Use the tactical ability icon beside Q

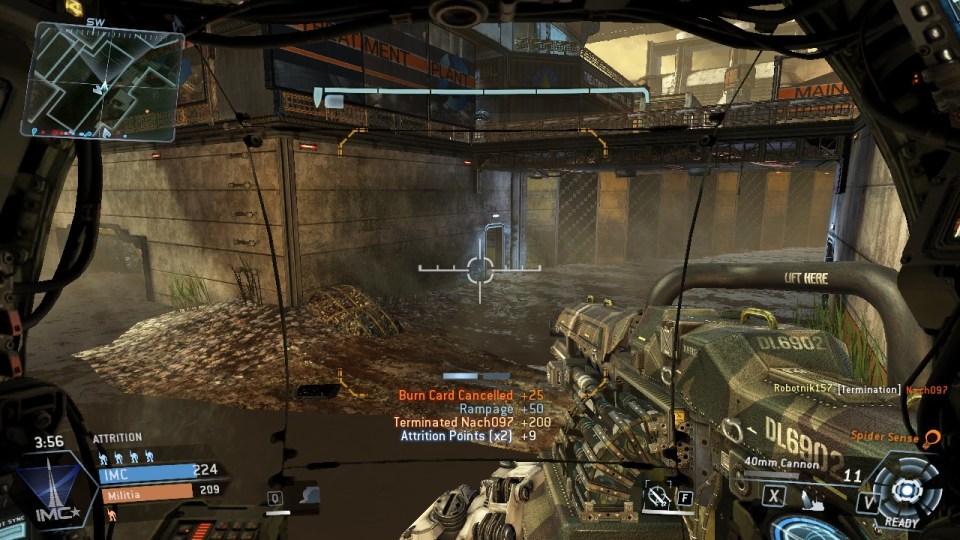pos(308,495)
